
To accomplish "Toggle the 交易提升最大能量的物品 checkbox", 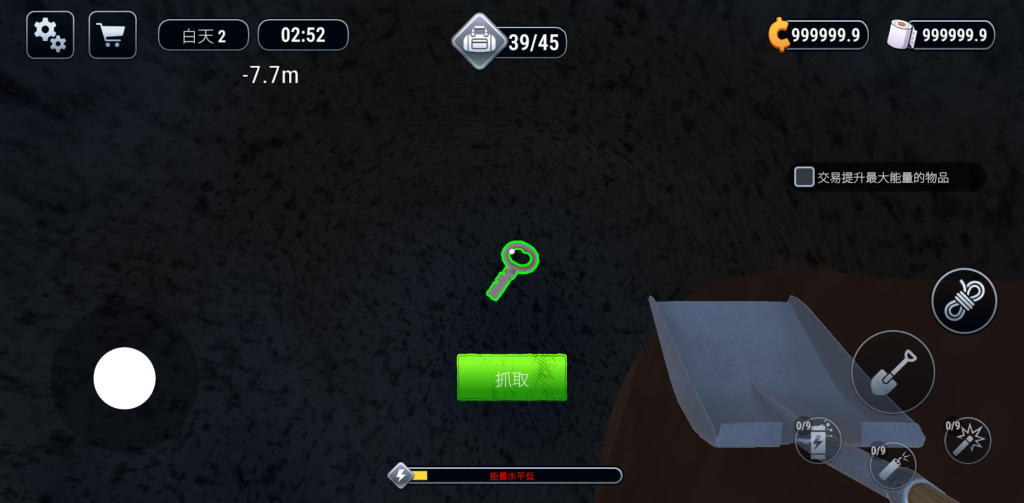I will point(804,177).
